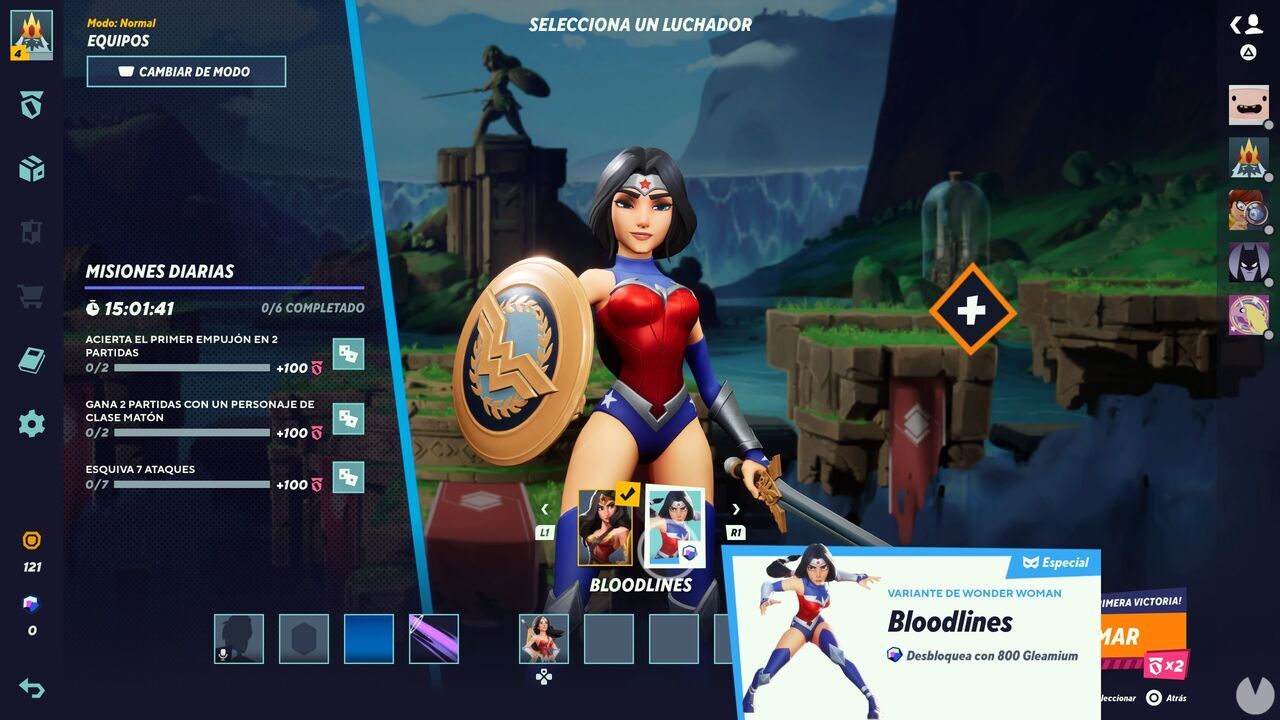Screen dimensions: 1280x720
Task: Select the battle pass banner icon
Action: 30,232
